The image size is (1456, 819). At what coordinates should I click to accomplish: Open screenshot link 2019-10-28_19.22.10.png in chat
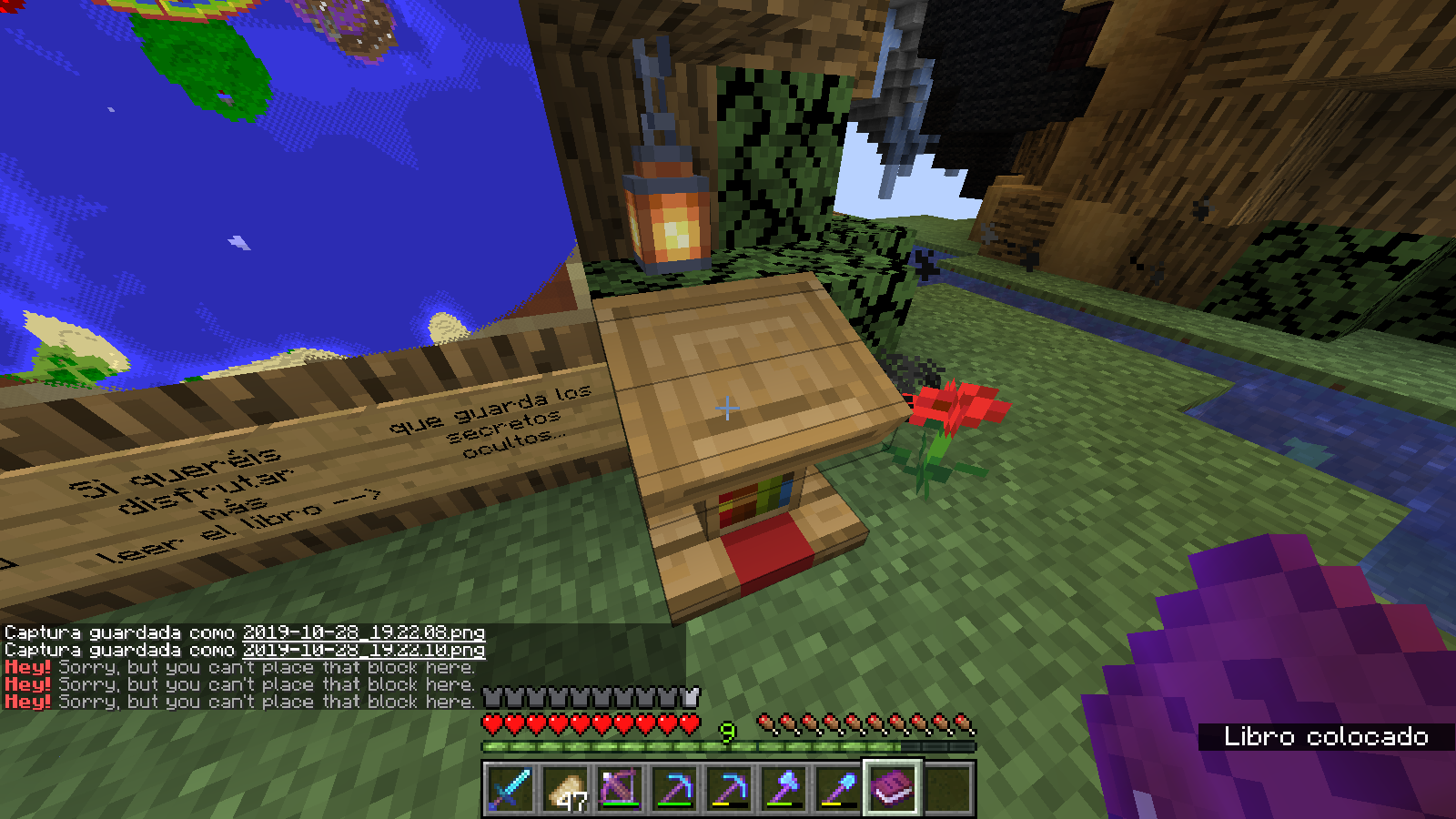coord(364,650)
